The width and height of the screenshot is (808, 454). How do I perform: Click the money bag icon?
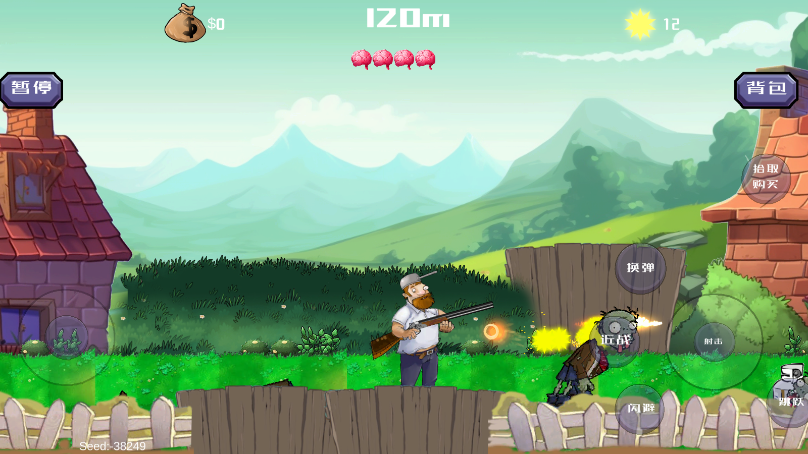184,23
